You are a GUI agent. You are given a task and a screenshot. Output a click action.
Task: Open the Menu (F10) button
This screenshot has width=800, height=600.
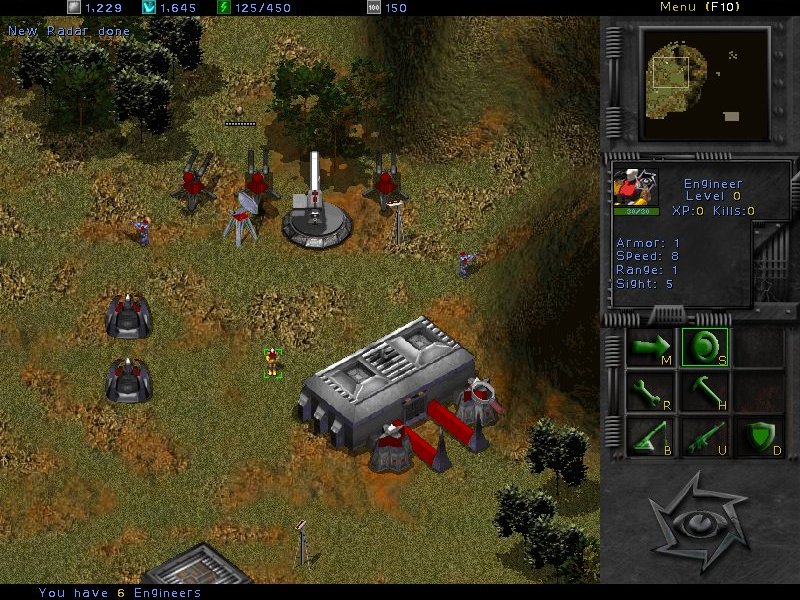pyautogui.click(x=698, y=7)
